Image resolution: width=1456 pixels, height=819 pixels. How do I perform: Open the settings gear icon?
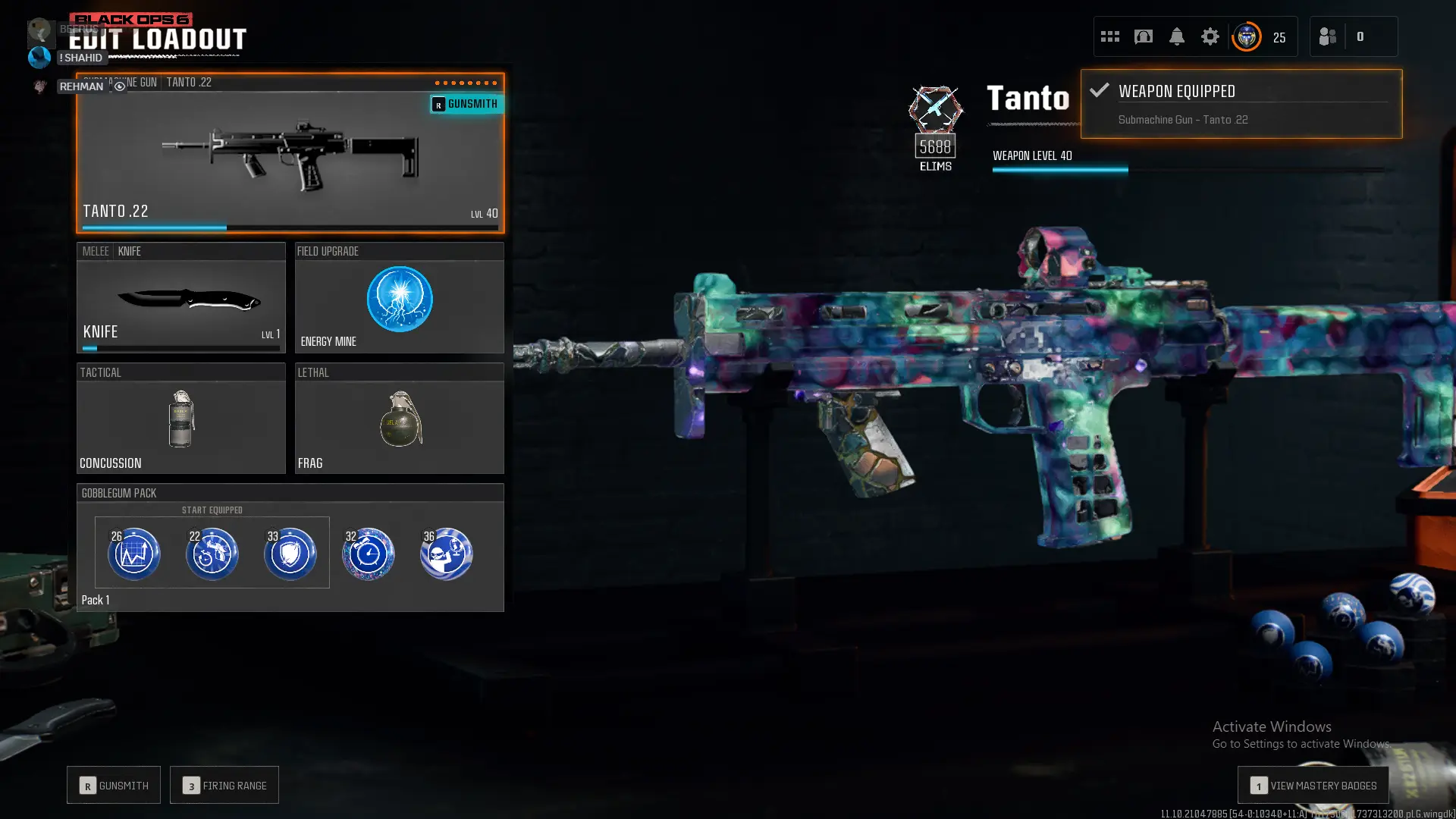(x=1210, y=36)
